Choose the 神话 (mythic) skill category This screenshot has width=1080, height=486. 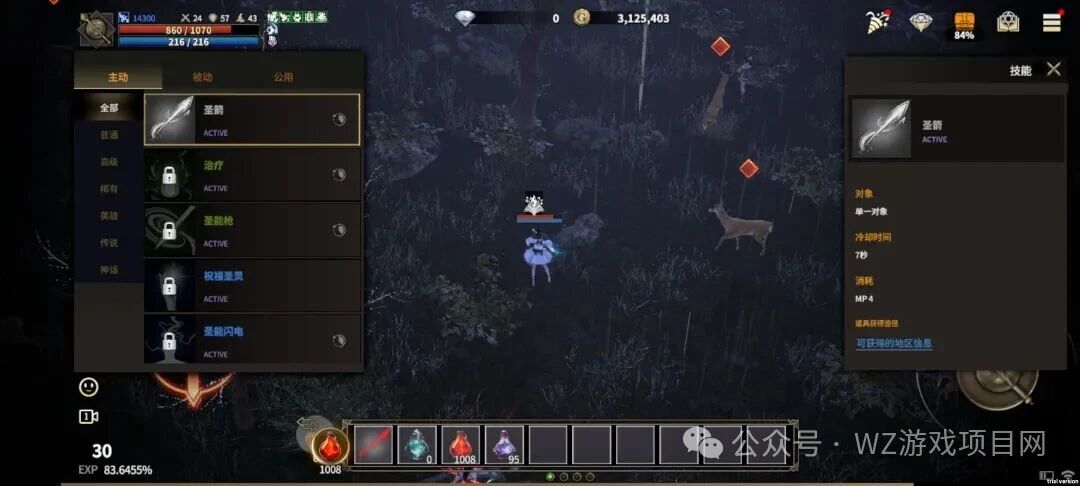point(109,270)
